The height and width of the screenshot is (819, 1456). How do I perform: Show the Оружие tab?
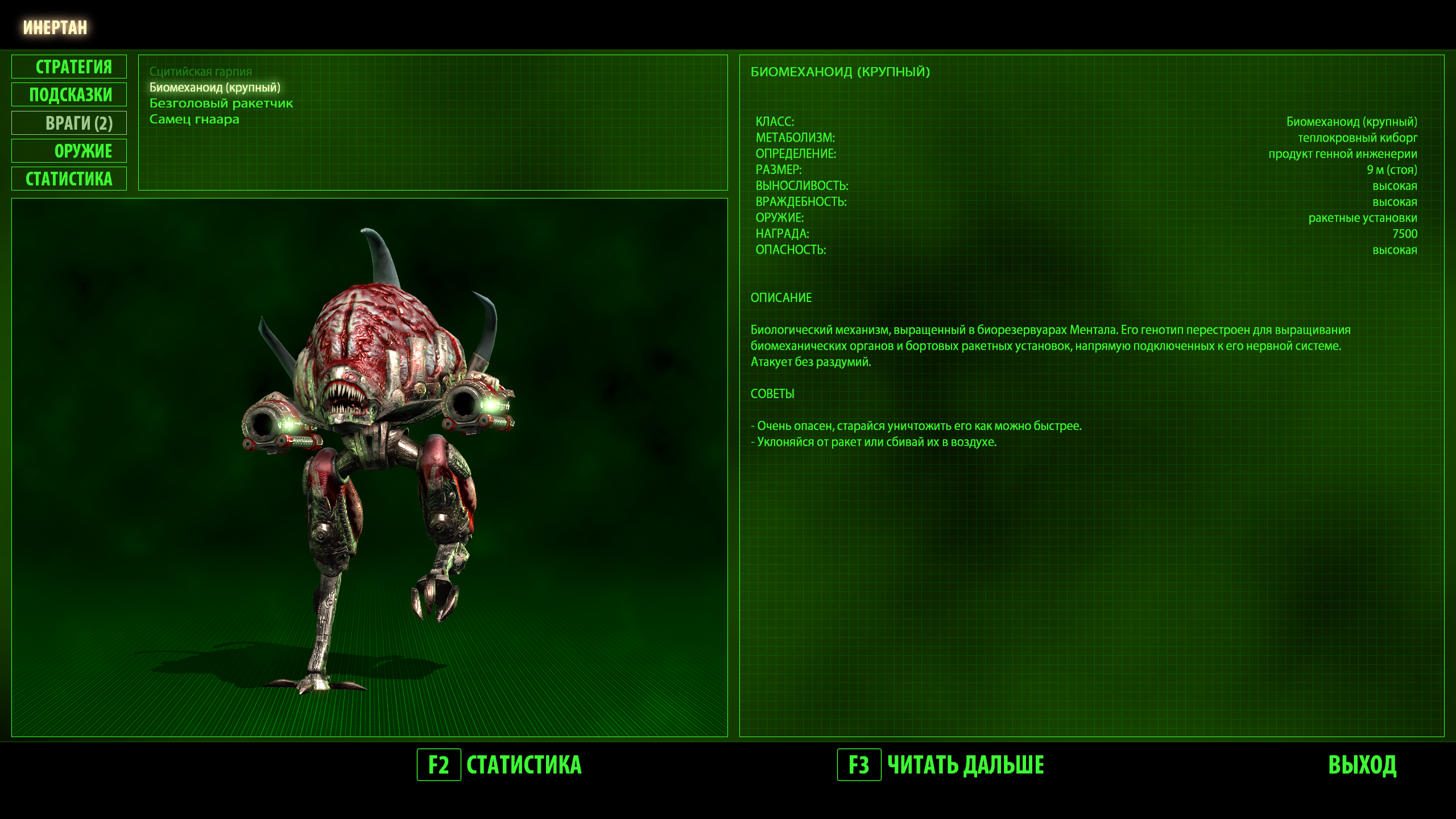[69, 151]
